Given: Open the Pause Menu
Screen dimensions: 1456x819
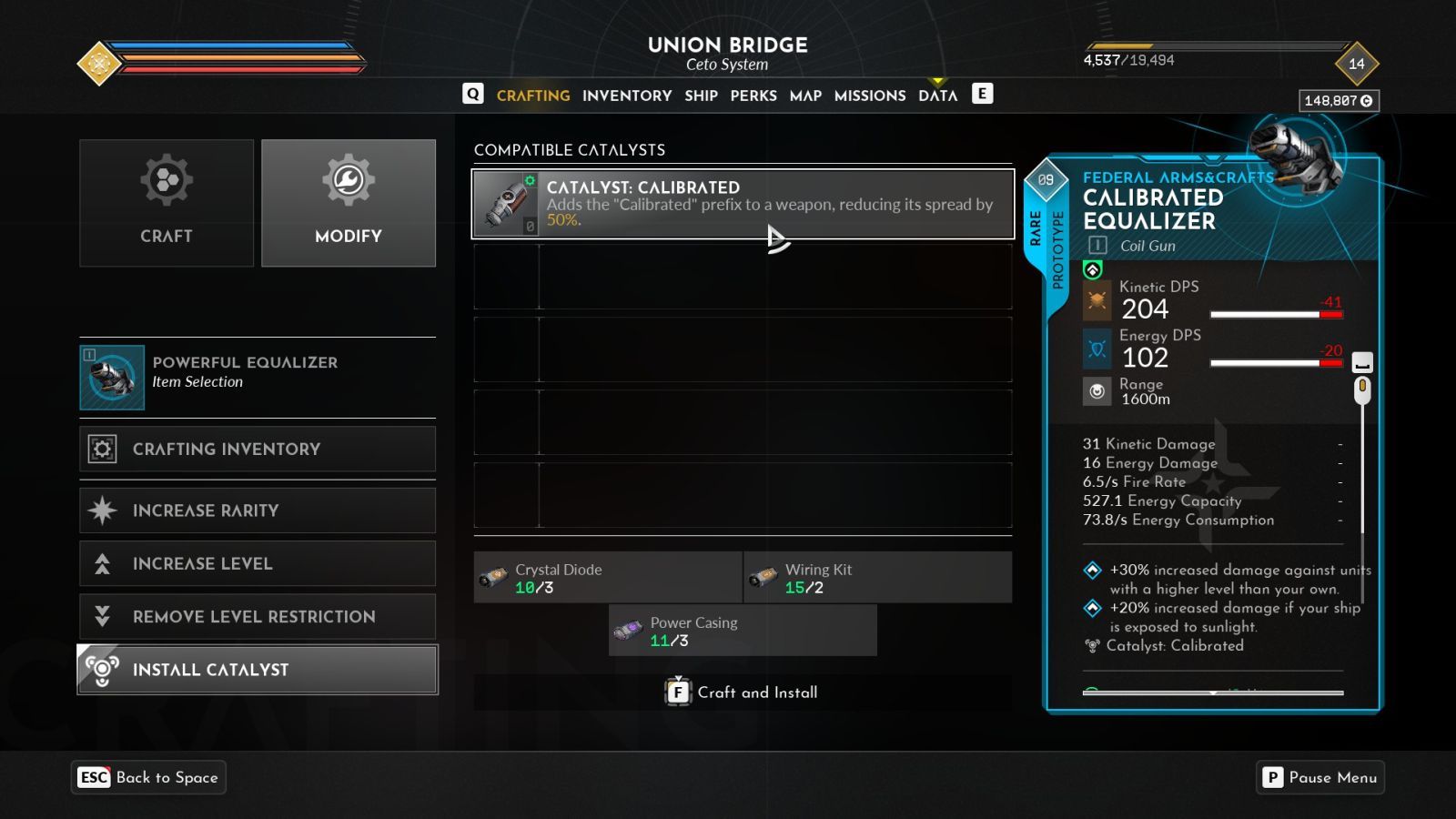Looking at the screenshot, I should tap(1320, 777).
